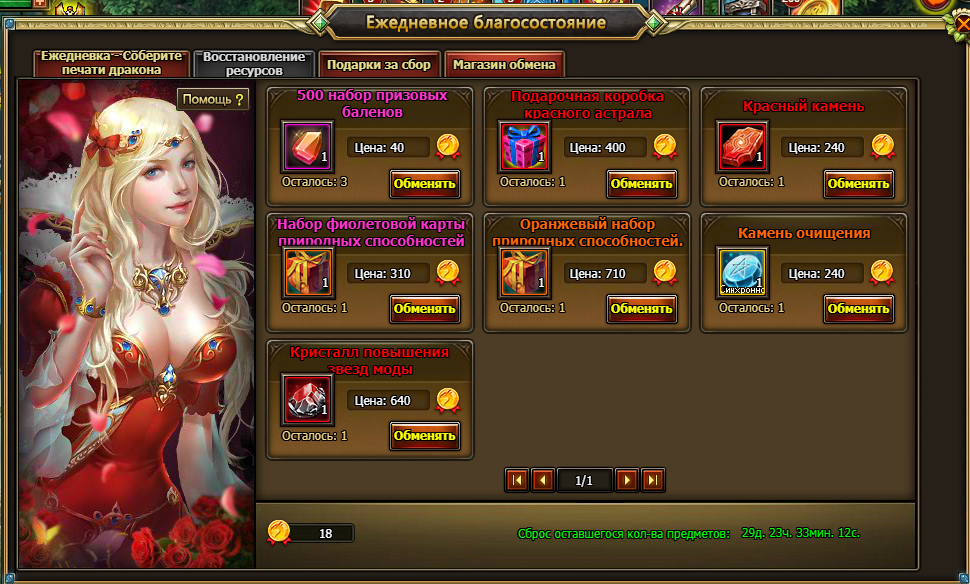The width and height of the screenshot is (970, 584).
Task: Switch to Восстановление ресурсов tab
Action: (x=255, y=64)
